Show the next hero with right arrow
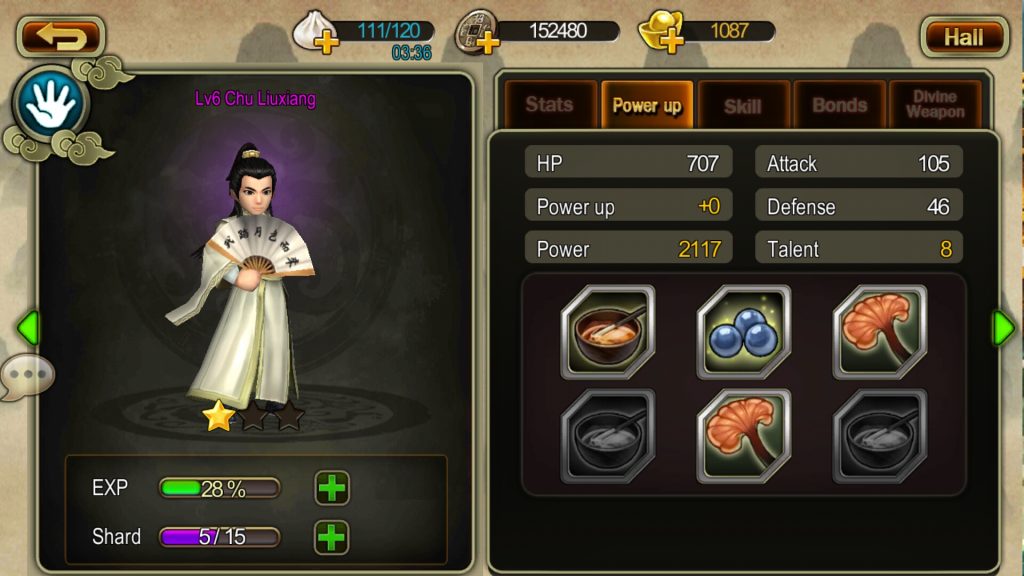 point(1002,327)
